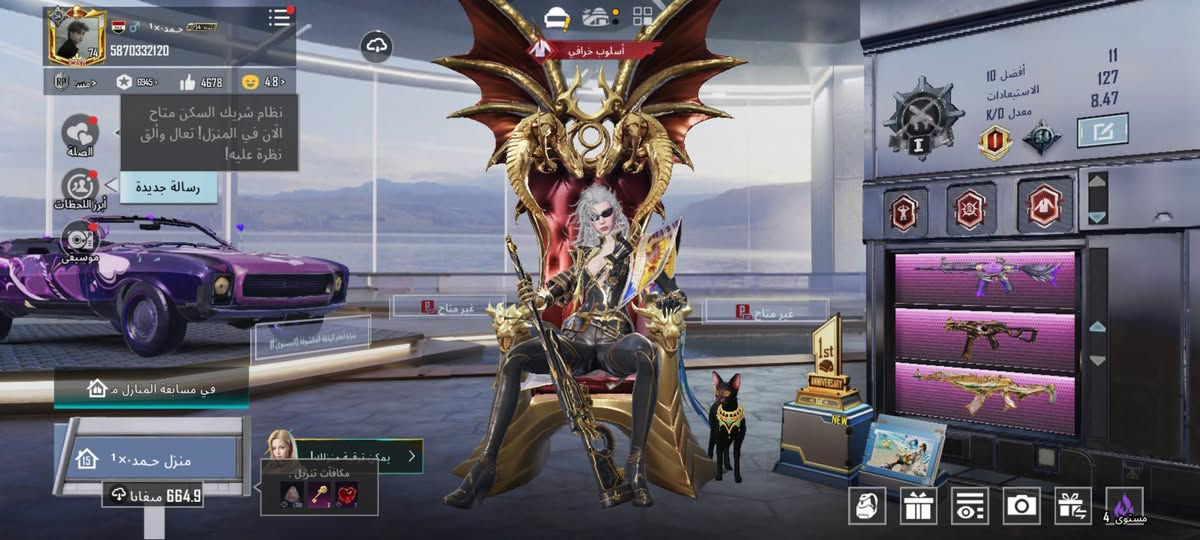Open the player profile avatar
Image resolution: width=1200 pixels, height=540 pixels.
pos(76,36)
